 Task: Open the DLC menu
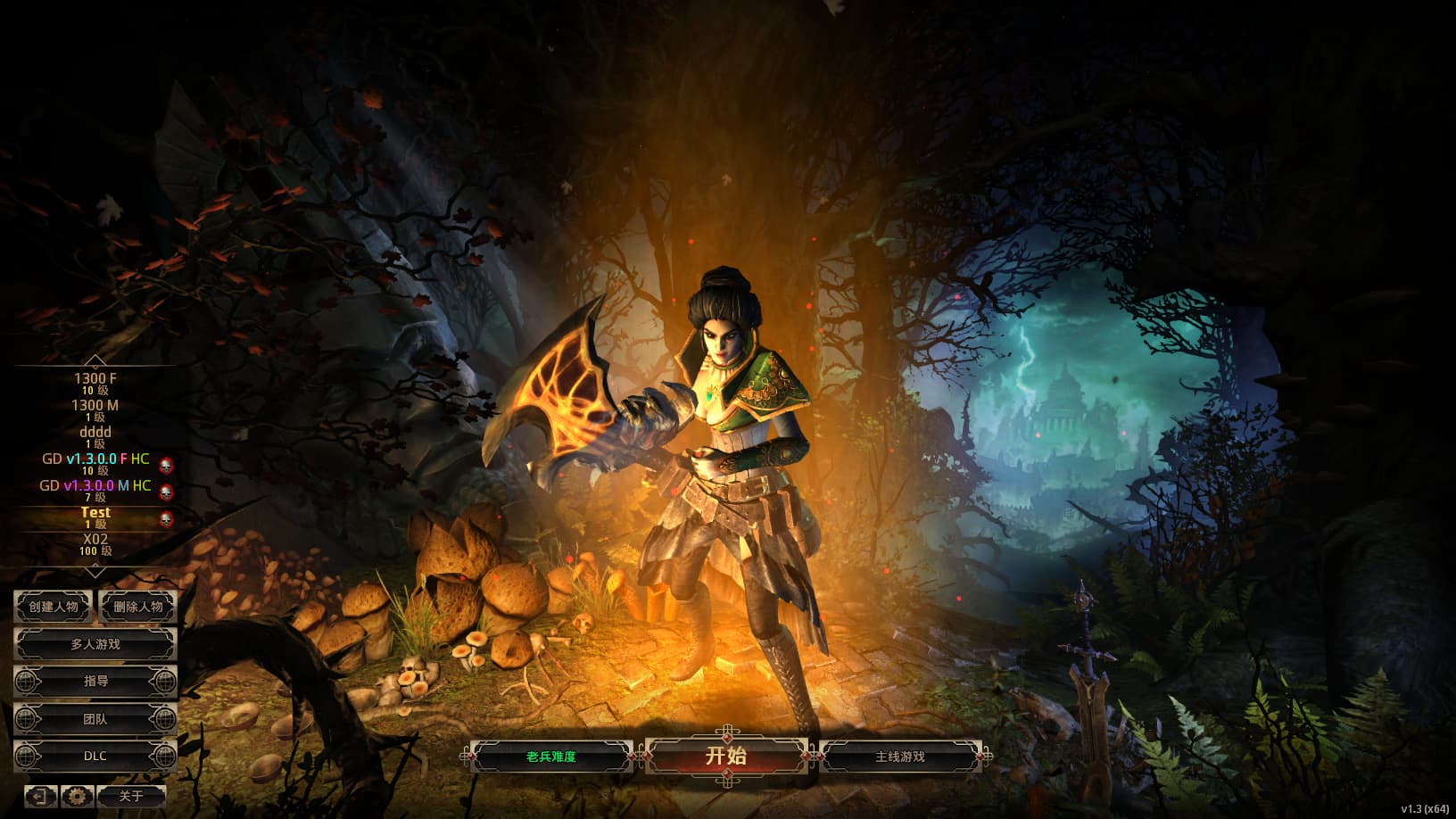coord(95,757)
